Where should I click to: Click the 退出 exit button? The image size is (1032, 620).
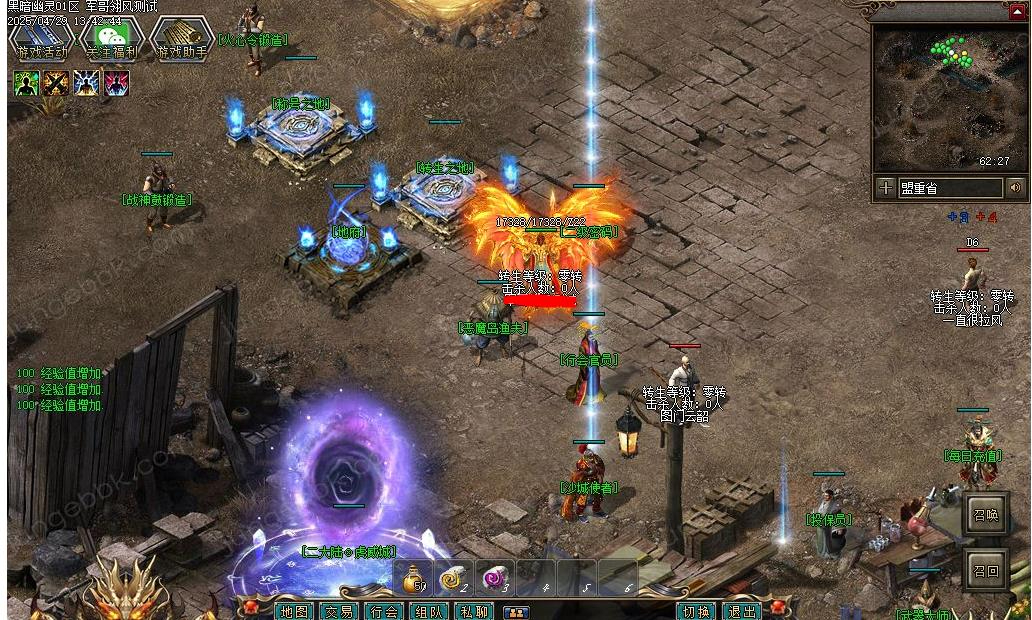(741, 611)
